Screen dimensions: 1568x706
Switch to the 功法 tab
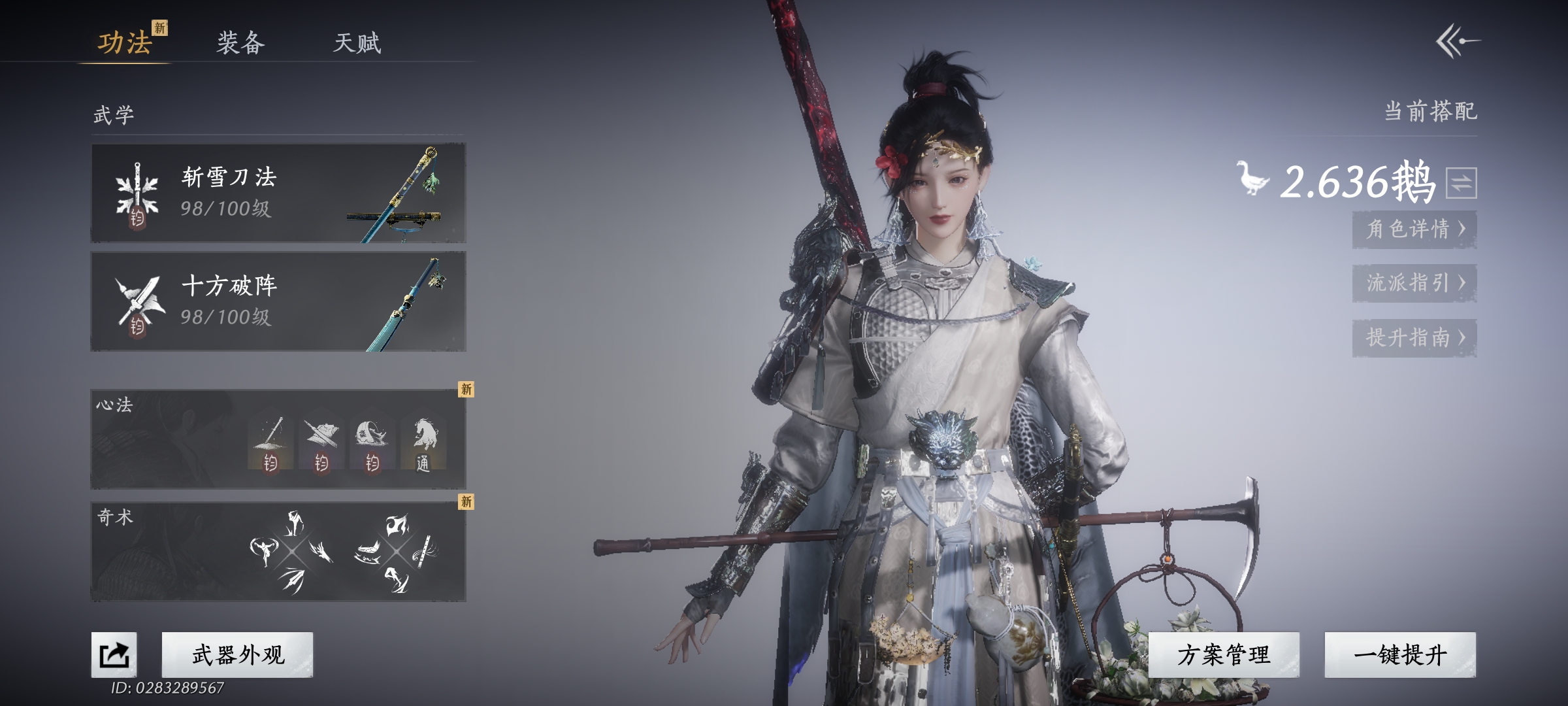point(124,43)
